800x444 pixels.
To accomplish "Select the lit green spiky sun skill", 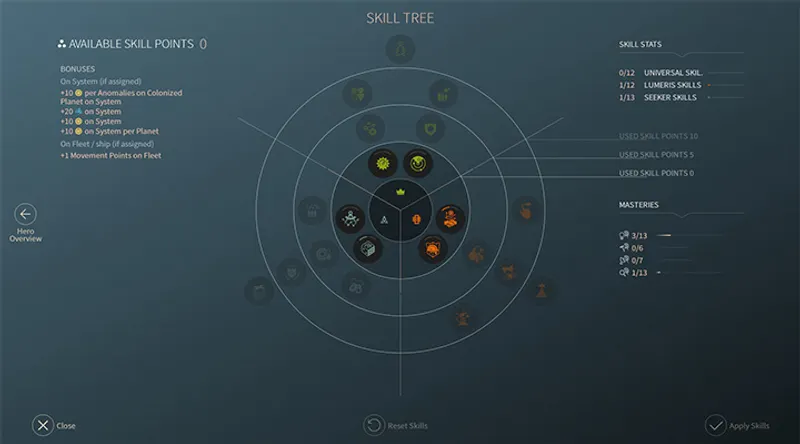I will tap(380, 162).
